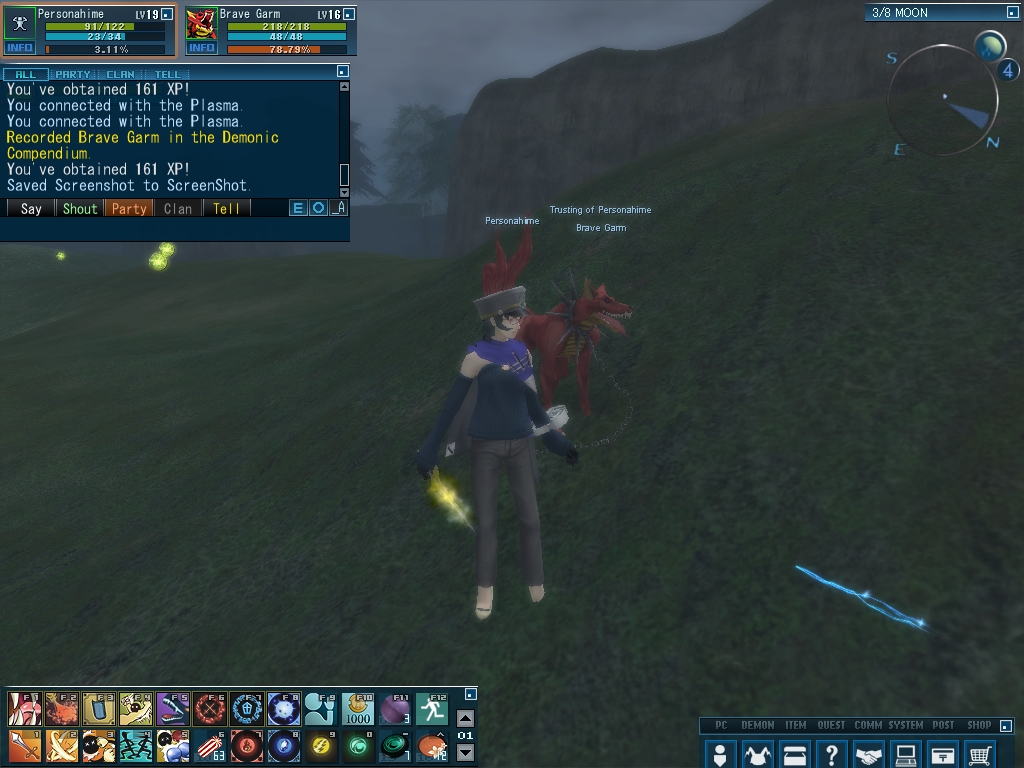This screenshot has width=1024, height=768.
Task: Click the circular compass minimap
Action: (942, 99)
